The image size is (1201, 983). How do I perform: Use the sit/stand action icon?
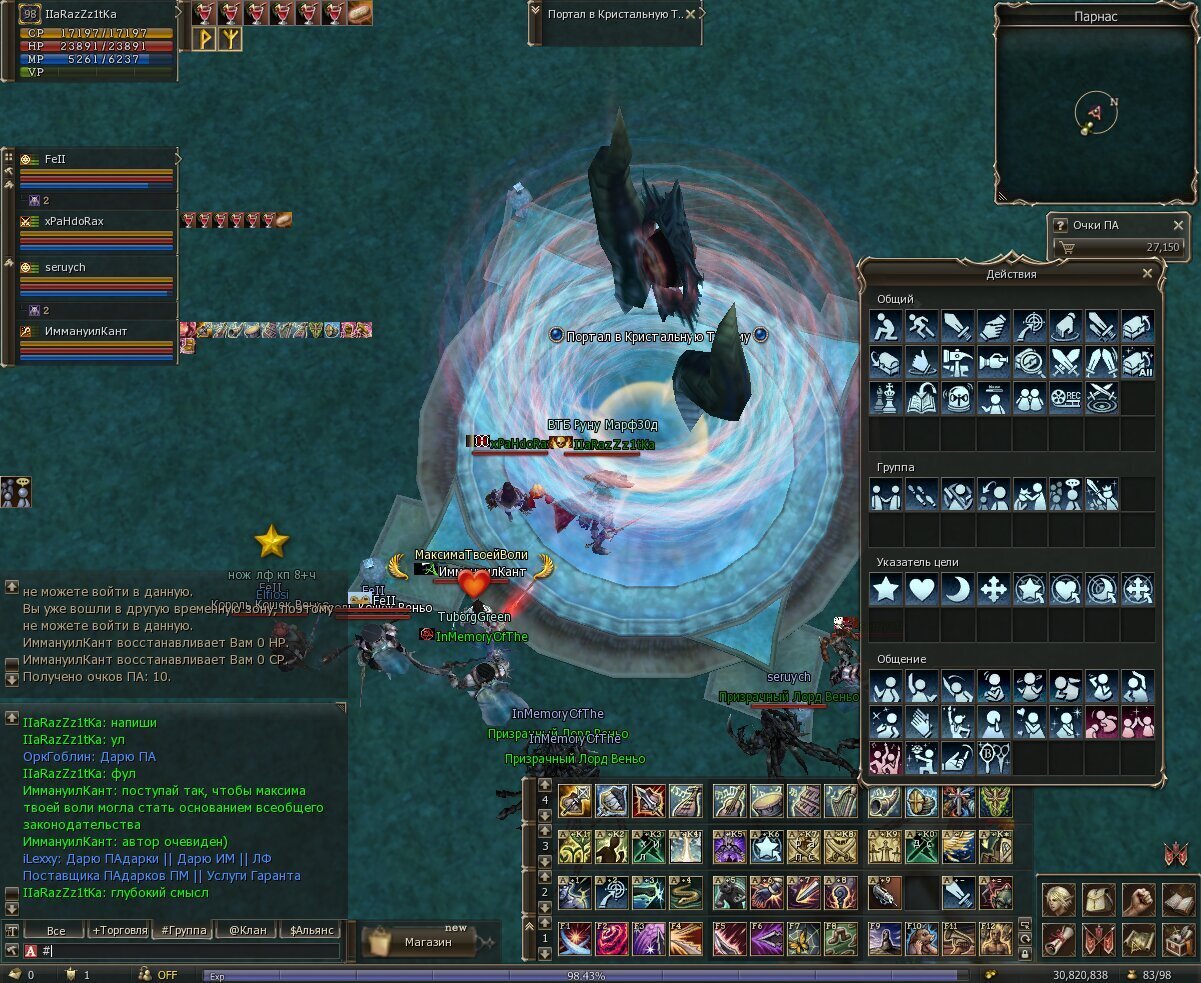coord(886,326)
